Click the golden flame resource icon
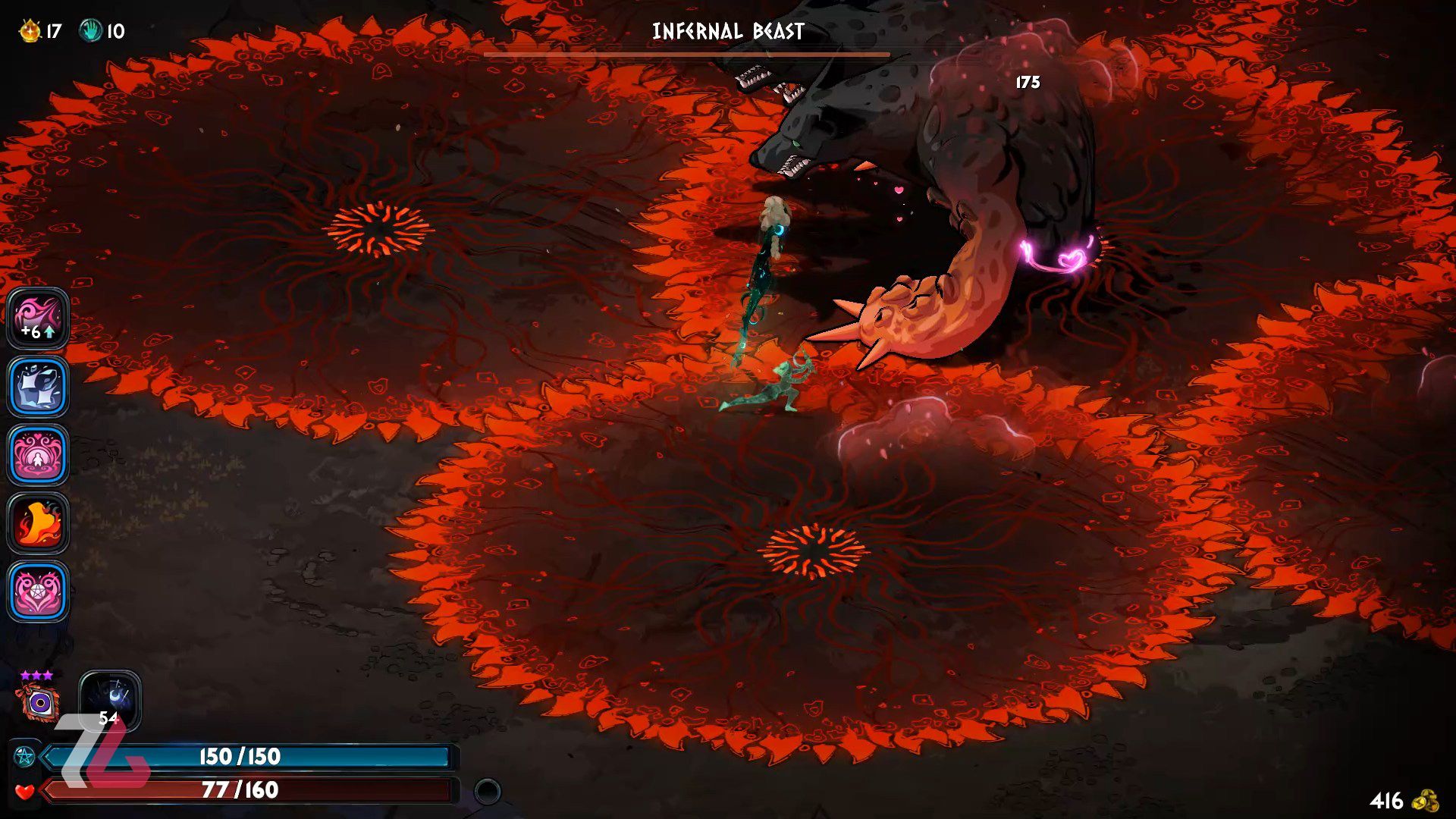This screenshot has height=819, width=1456. (30, 31)
